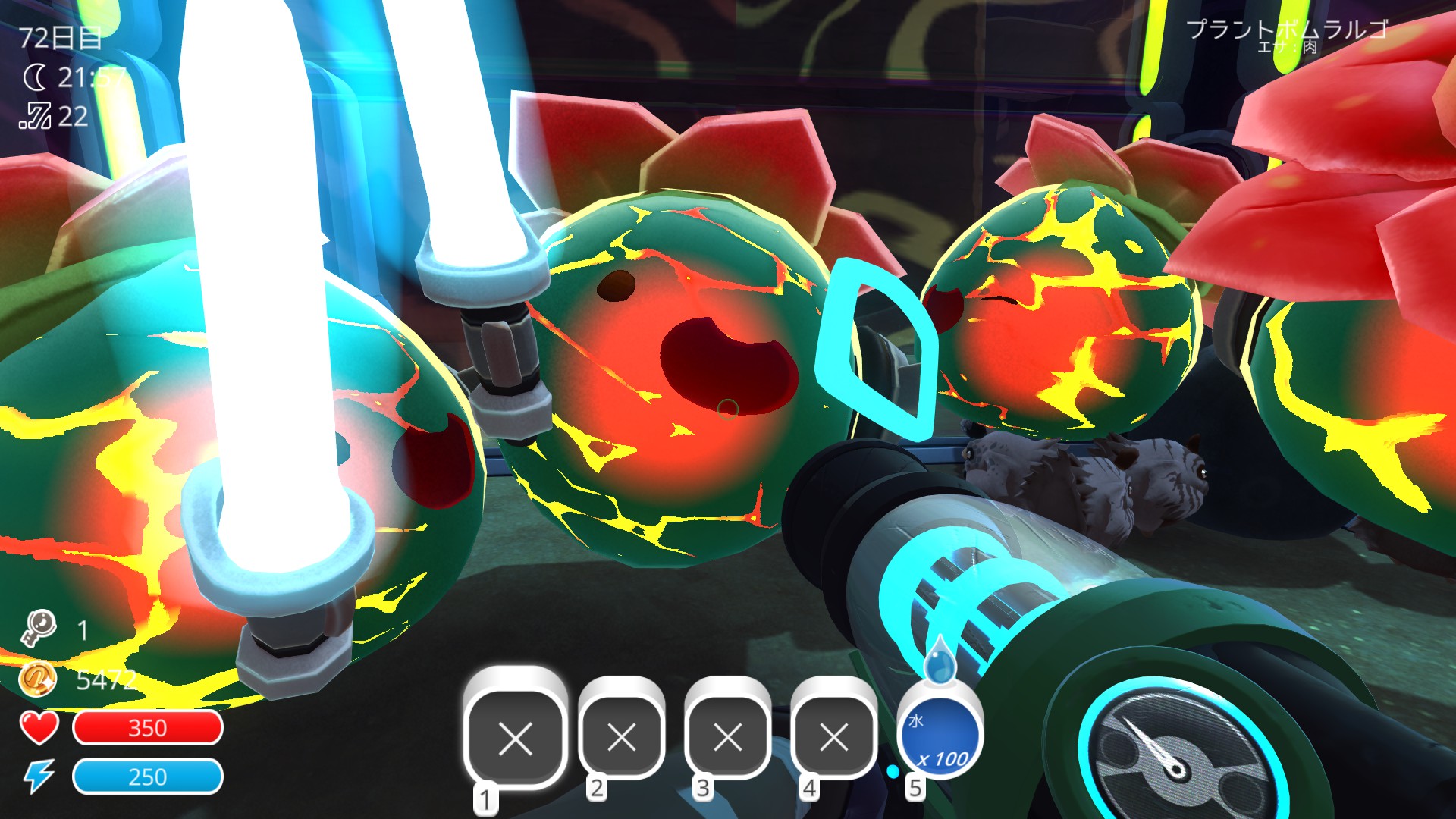Click the crescent moon clock icon
This screenshot has width=1456, height=819.
point(36,76)
